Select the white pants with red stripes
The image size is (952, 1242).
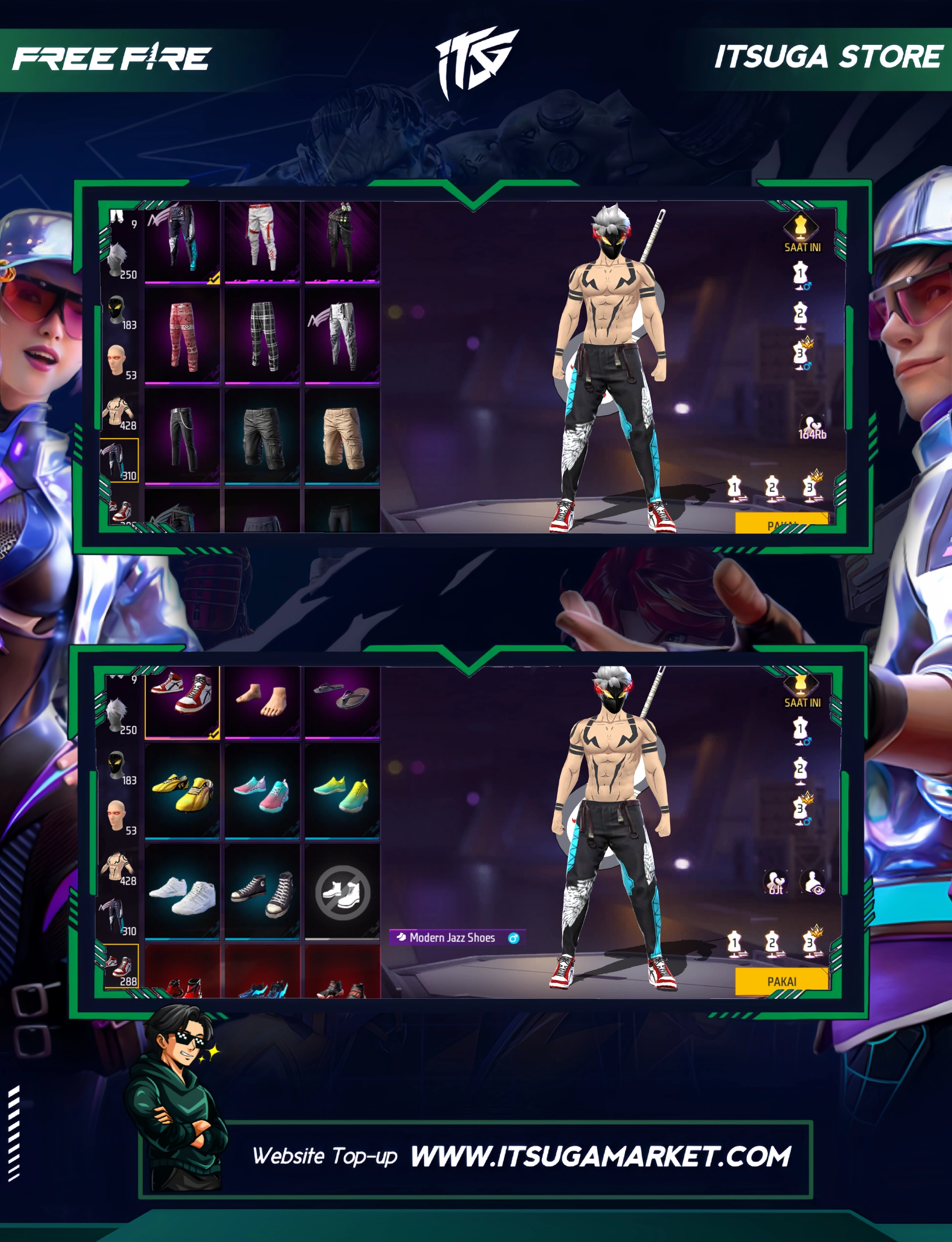pyautogui.click(x=262, y=241)
